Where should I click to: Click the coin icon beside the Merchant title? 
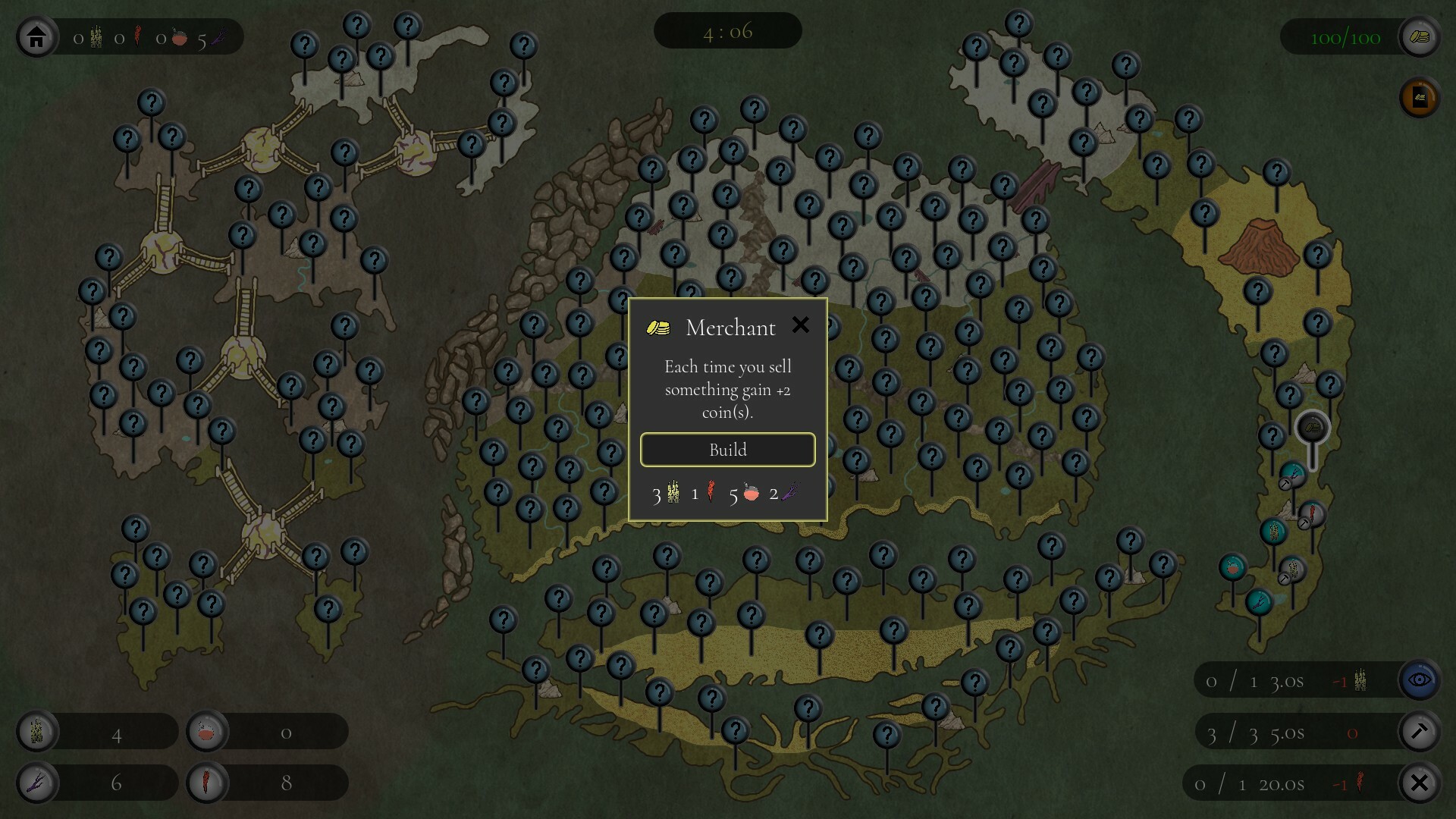coord(658,326)
